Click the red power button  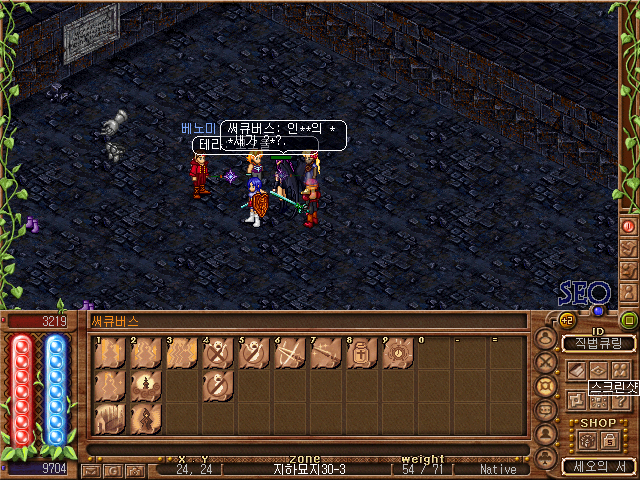(x=629, y=227)
